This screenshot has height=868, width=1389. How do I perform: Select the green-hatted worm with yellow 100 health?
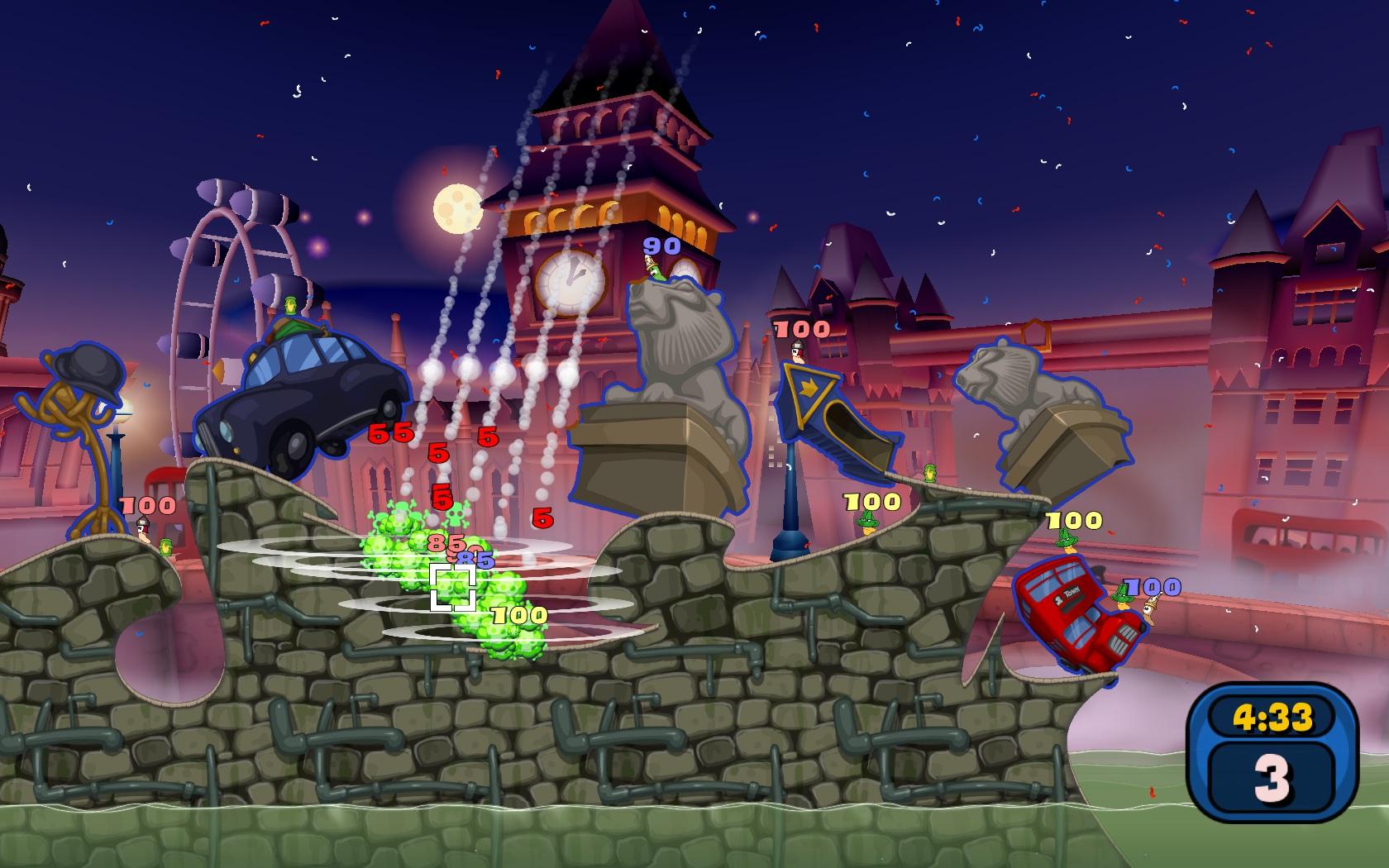pos(867,522)
